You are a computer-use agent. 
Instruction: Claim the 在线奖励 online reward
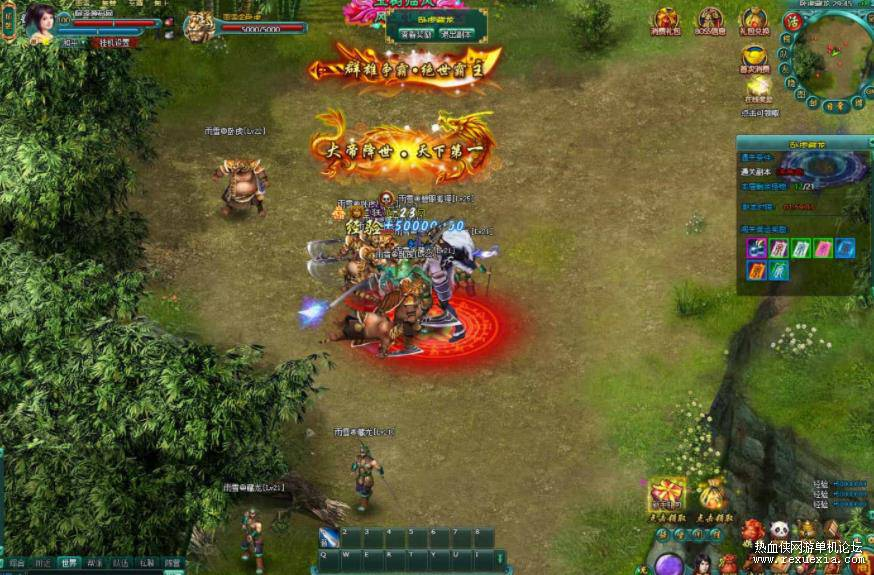pyautogui.click(x=759, y=88)
